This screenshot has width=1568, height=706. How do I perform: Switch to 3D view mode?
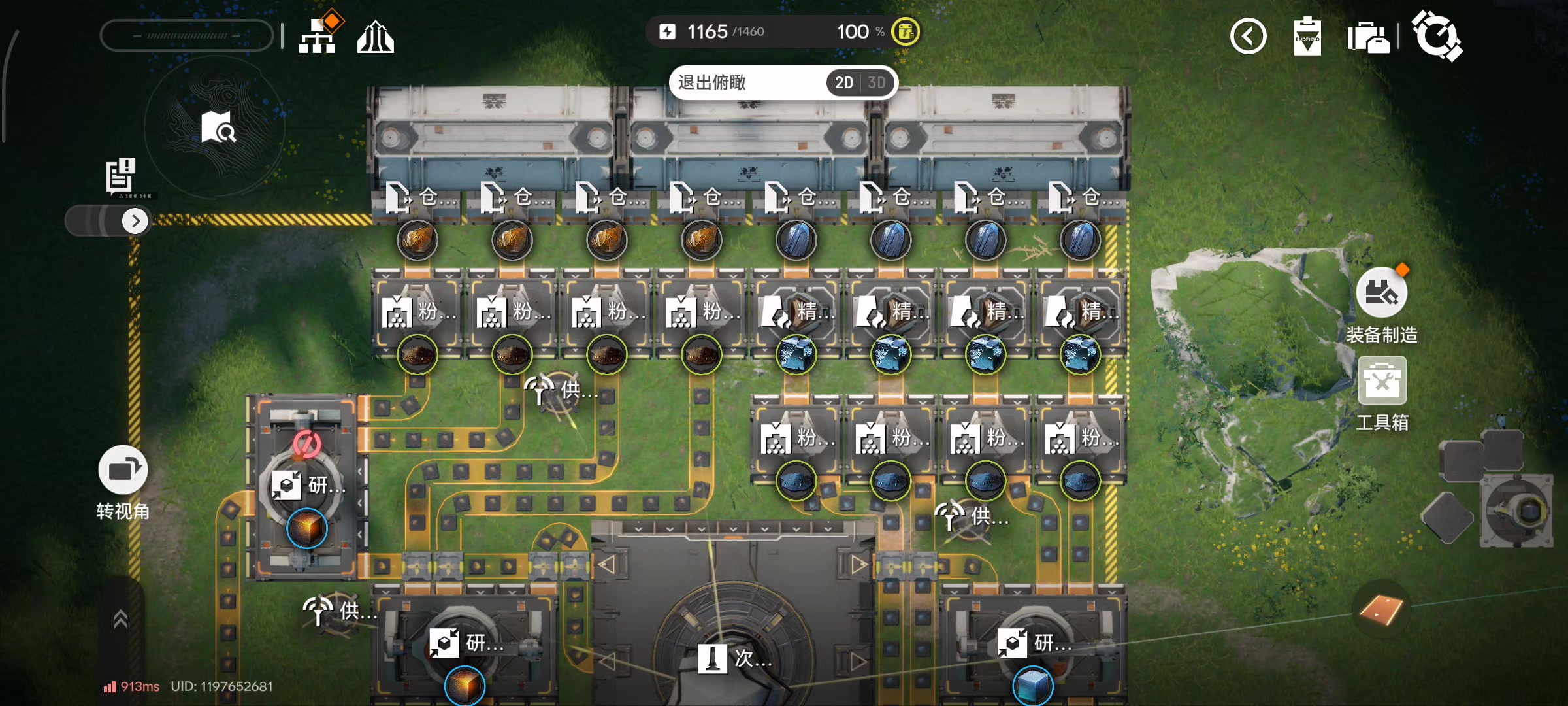(x=877, y=83)
